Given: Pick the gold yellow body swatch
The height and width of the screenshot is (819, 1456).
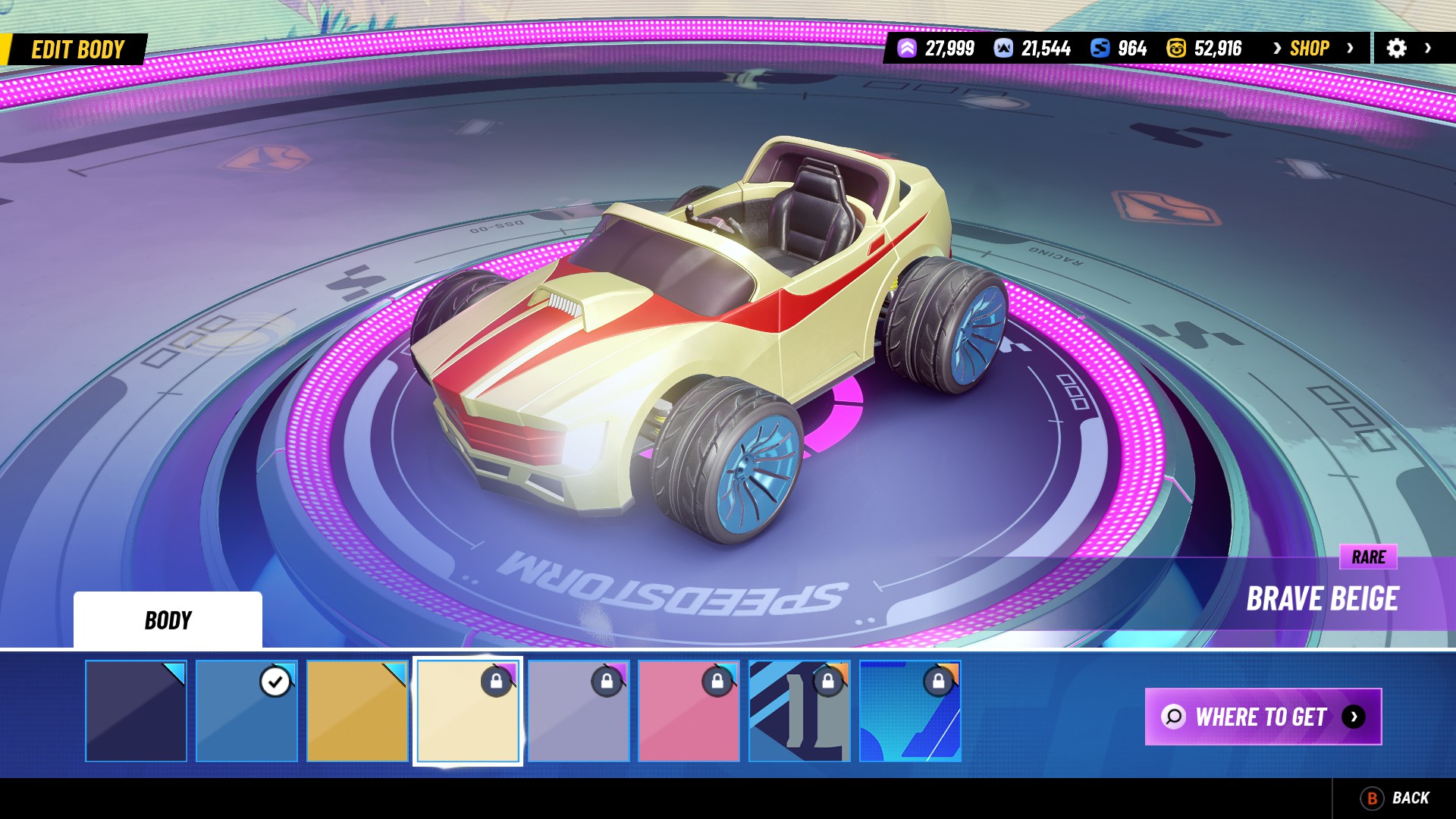Looking at the screenshot, I should tap(357, 711).
